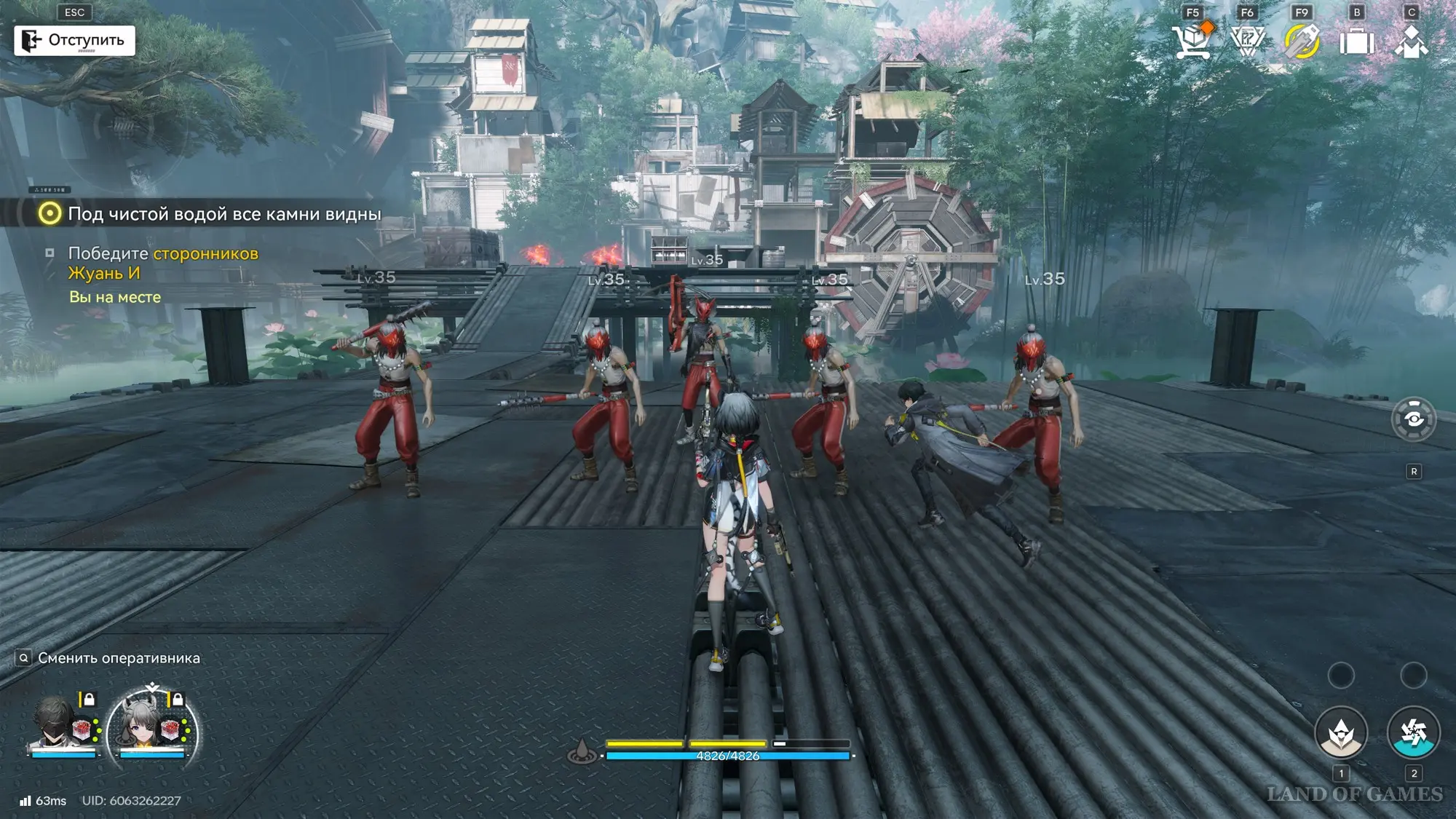Show the operator character screen icon
The height and width of the screenshot is (819, 1456).
(x=1412, y=41)
